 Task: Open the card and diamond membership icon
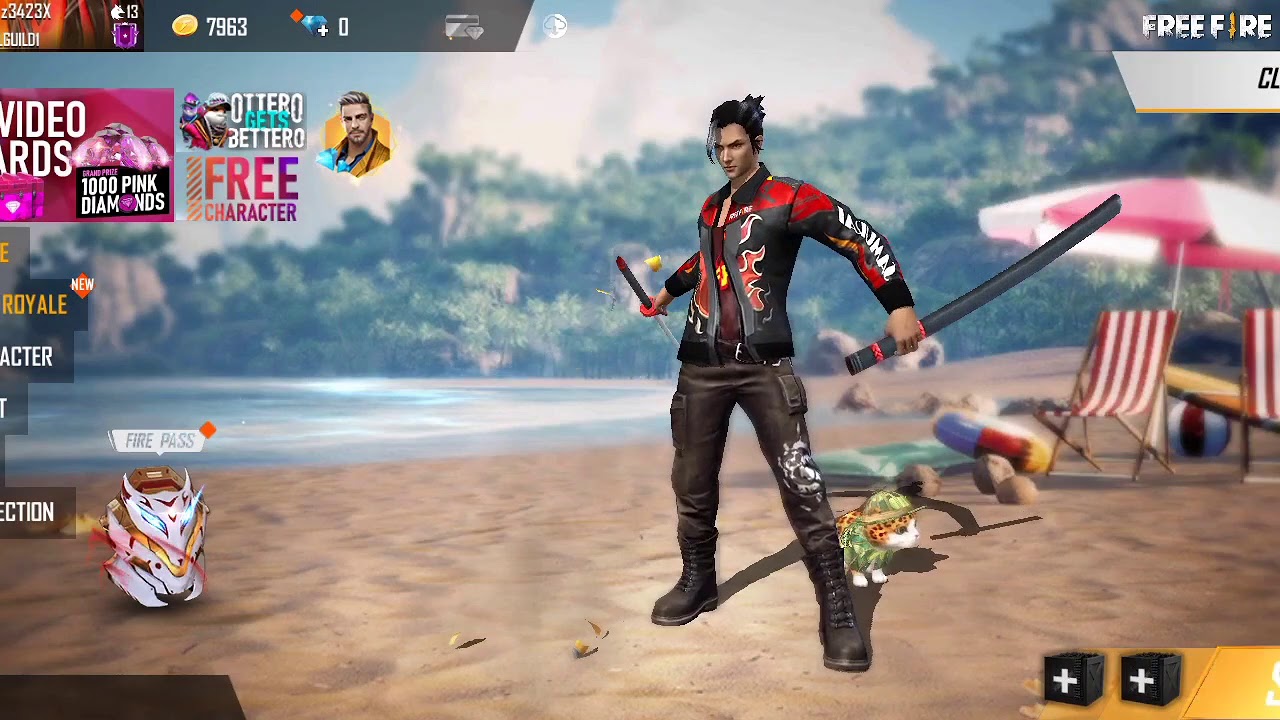point(464,28)
